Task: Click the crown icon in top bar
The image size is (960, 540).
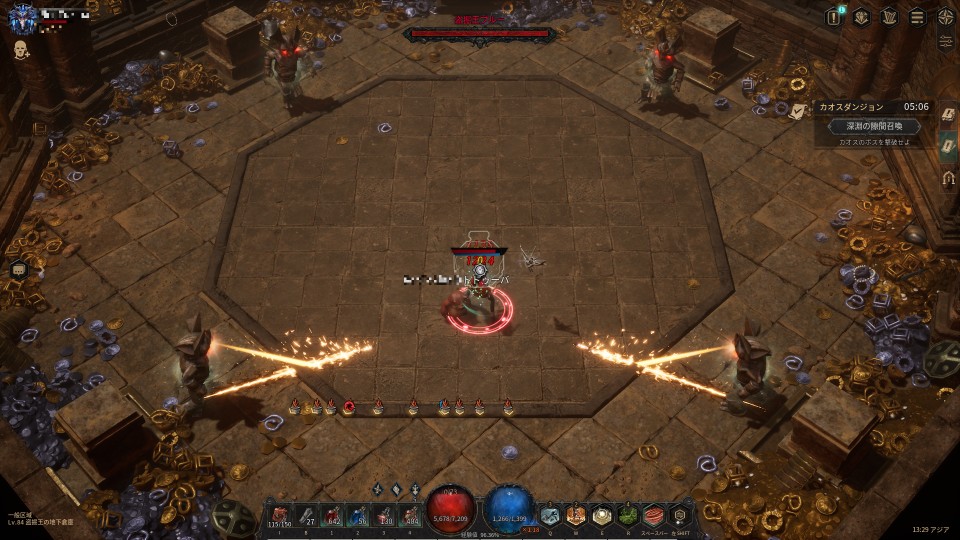Action: click(889, 17)
